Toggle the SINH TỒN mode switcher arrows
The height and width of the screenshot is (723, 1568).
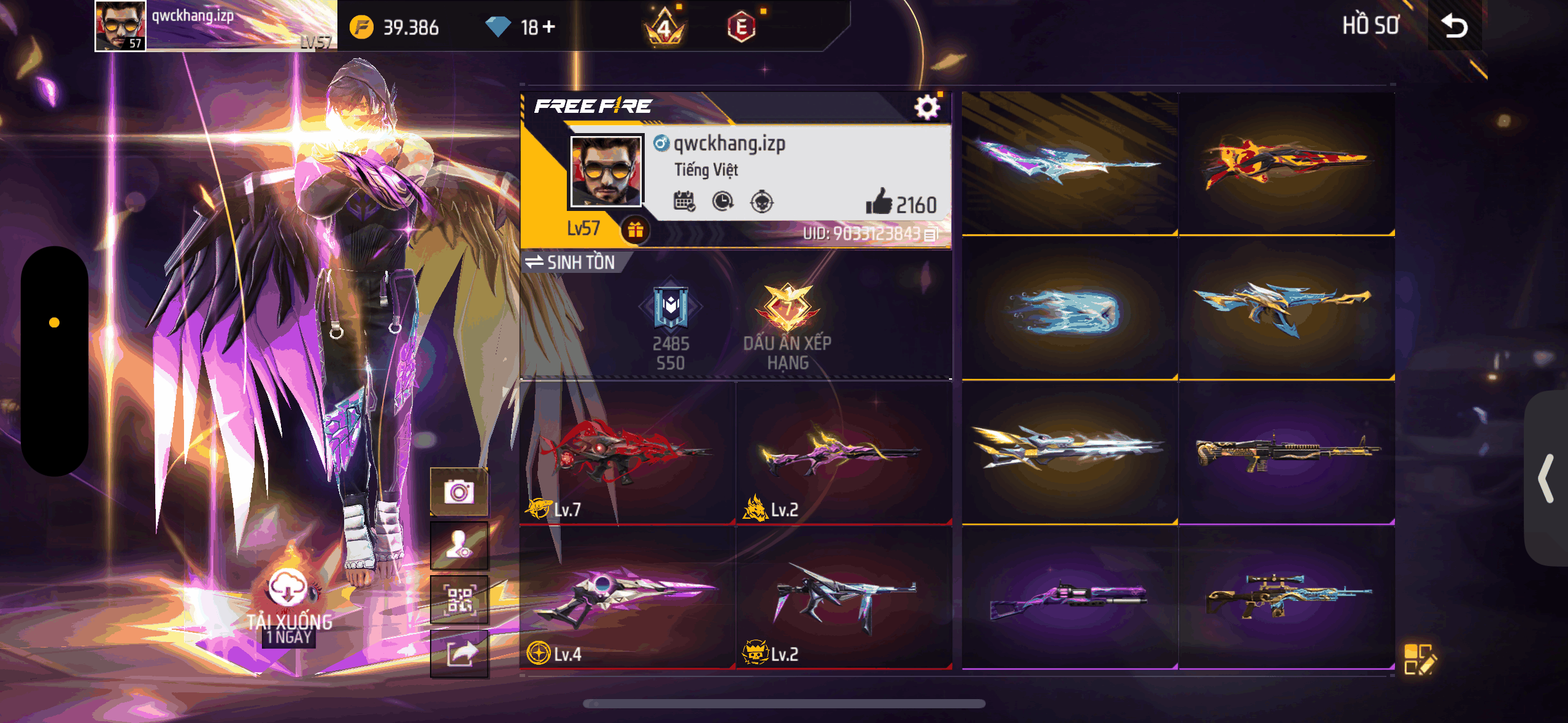[x=534, y=262]
